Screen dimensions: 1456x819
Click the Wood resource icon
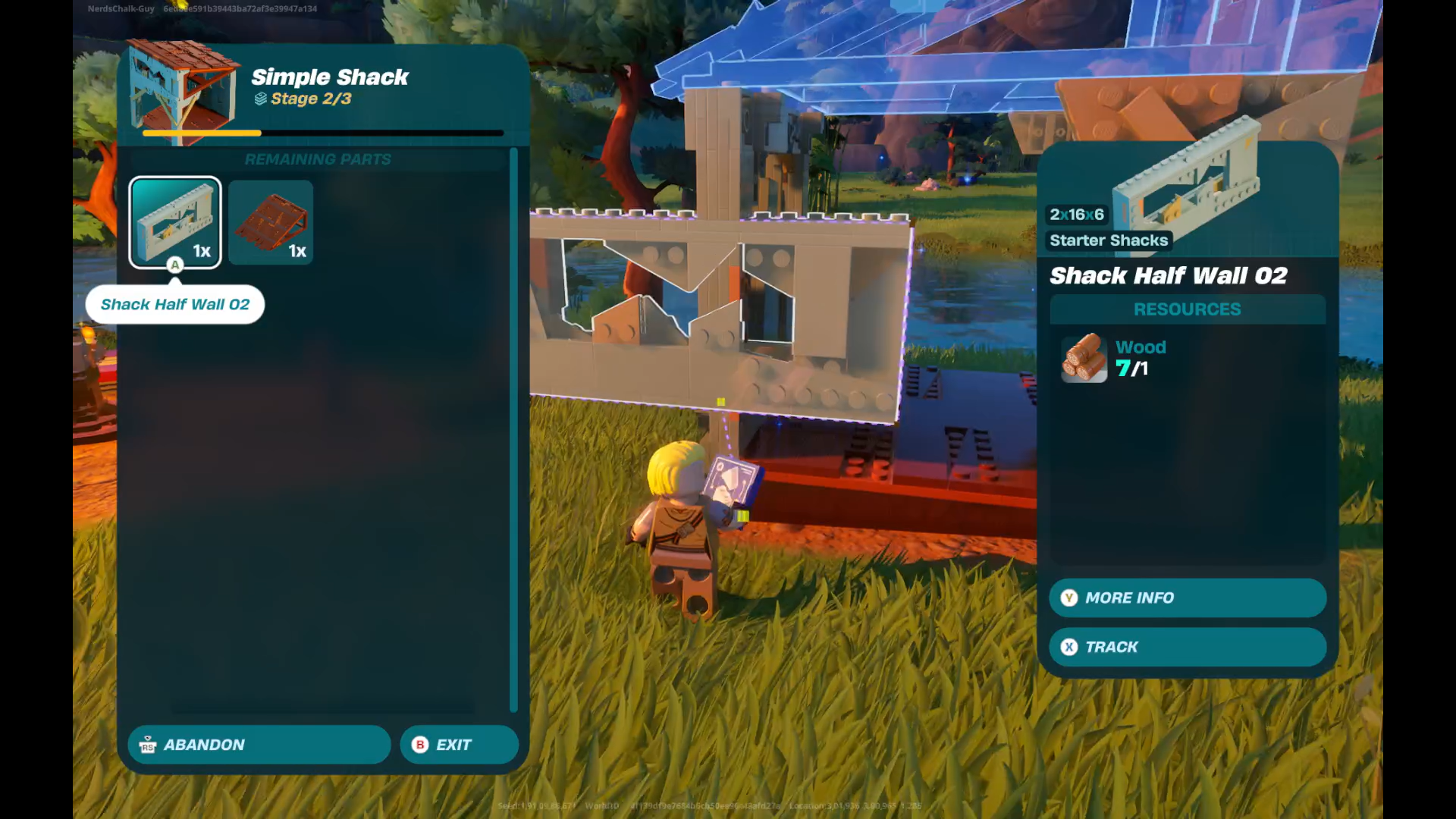[x=1084, y=358]
